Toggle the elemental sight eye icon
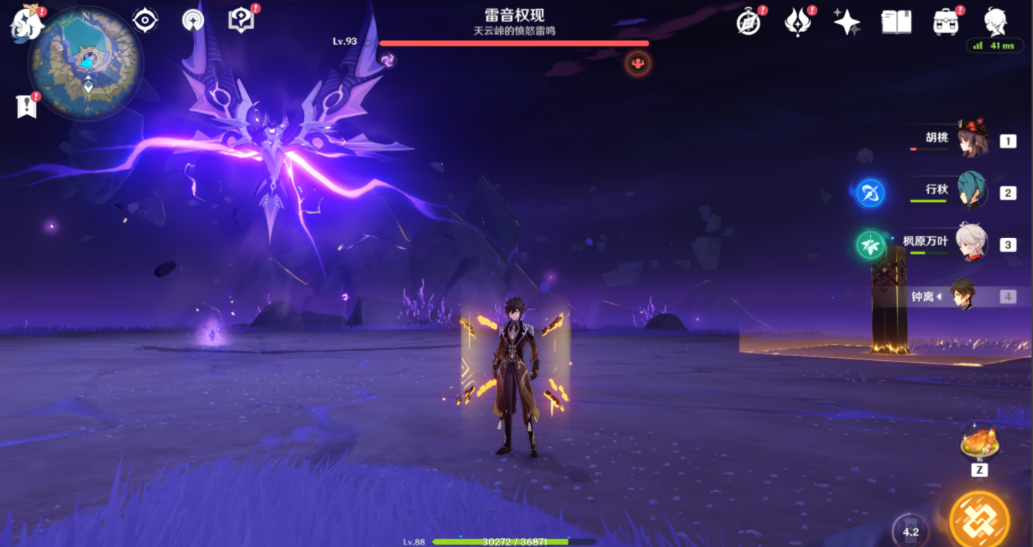The width and height of the screenshot is (1033, 547). click(x=146, y=20)
